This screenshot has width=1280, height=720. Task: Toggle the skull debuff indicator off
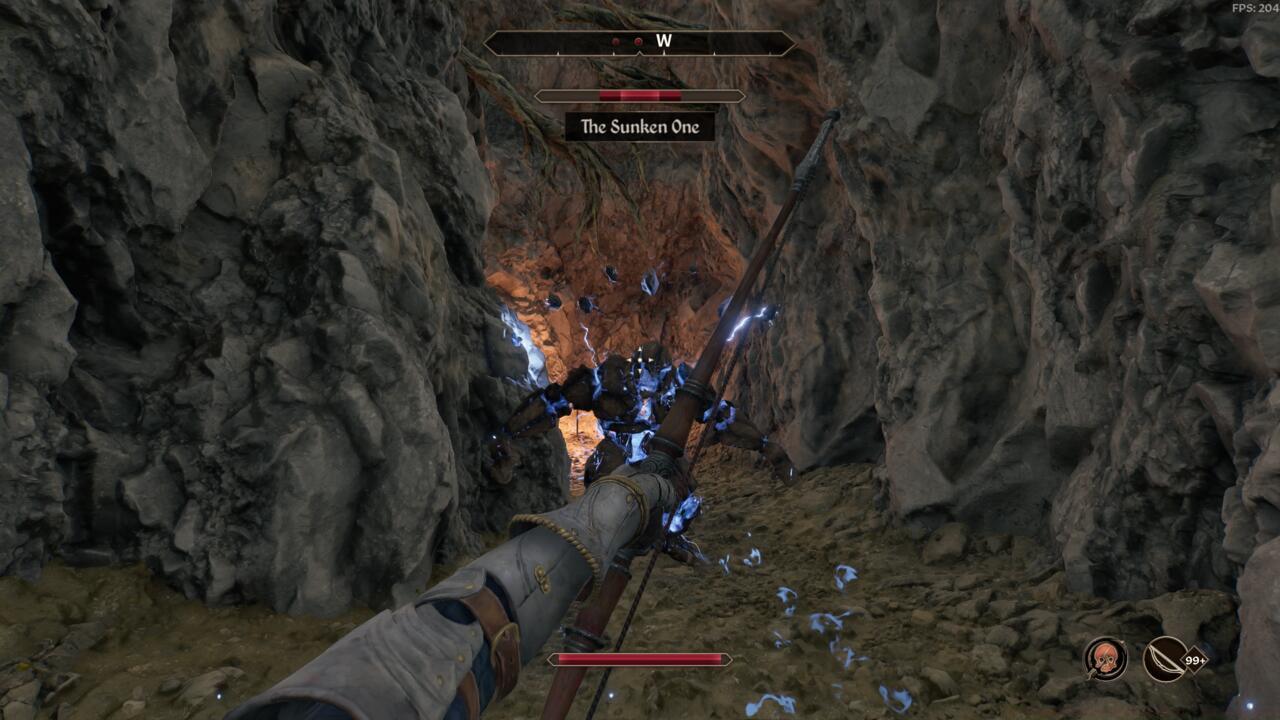(x=1107, y=658)
